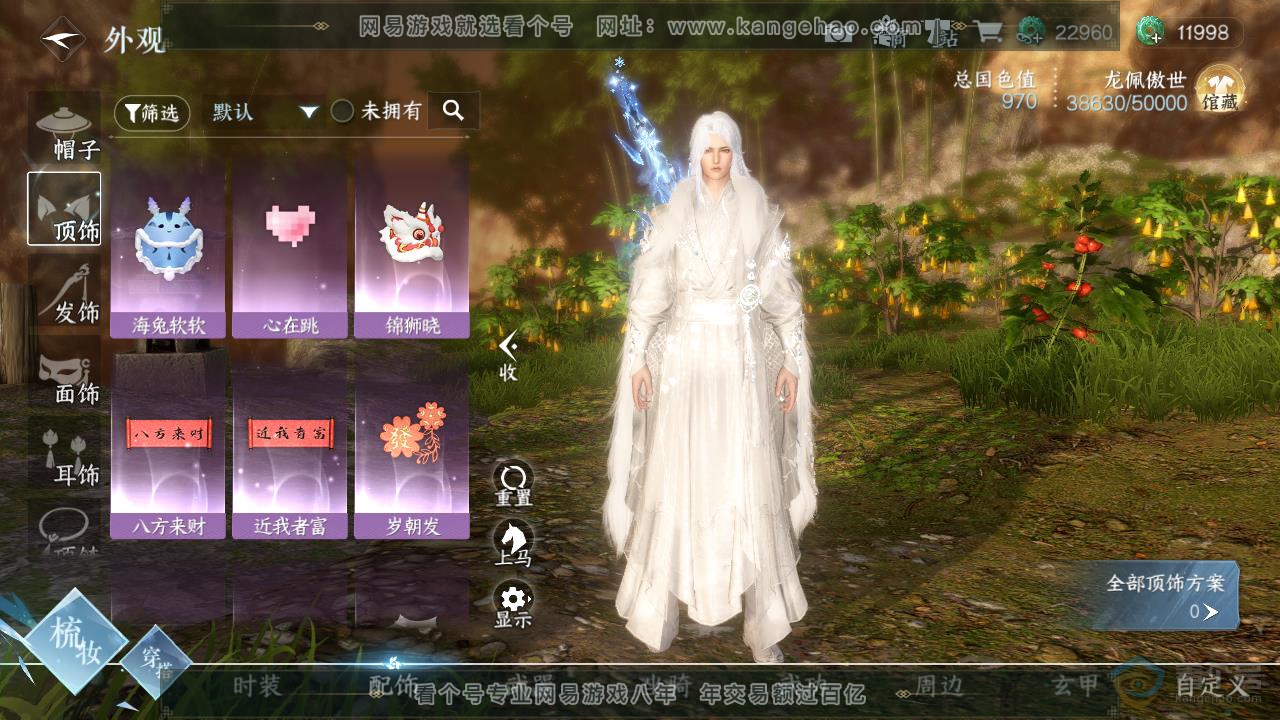Collapse the panel with 收 arrow

tap(509, 355)
